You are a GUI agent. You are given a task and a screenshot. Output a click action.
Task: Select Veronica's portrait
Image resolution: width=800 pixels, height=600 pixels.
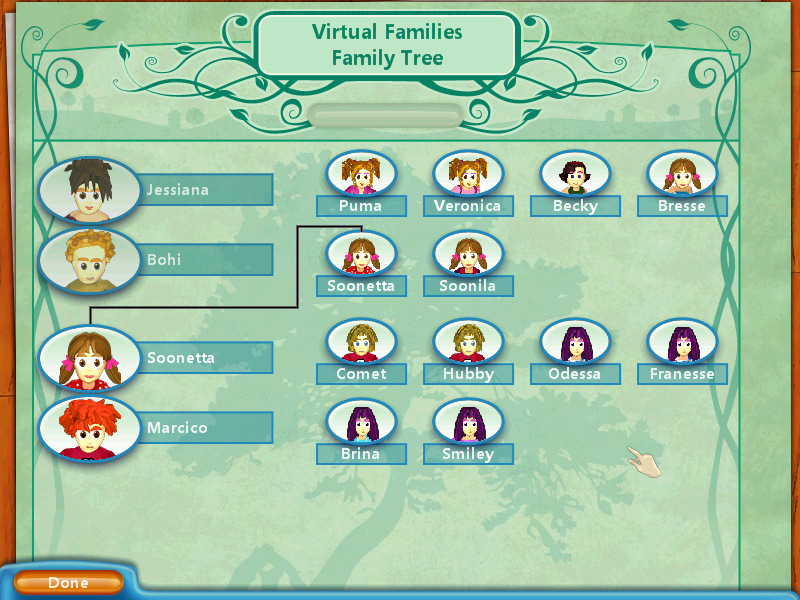[x=467, y=175]
